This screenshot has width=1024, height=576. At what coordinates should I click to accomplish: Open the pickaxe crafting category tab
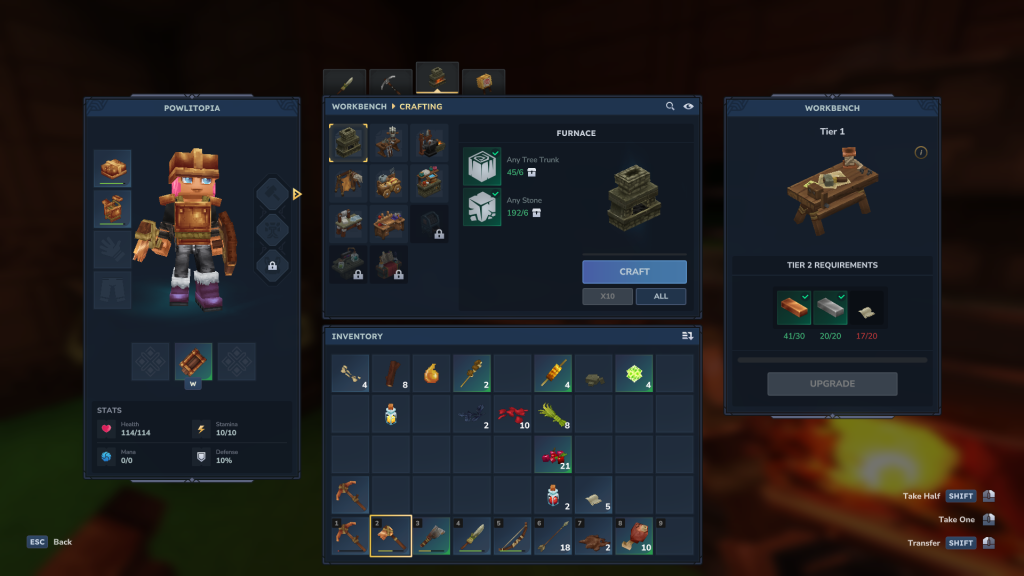(390, 82)
